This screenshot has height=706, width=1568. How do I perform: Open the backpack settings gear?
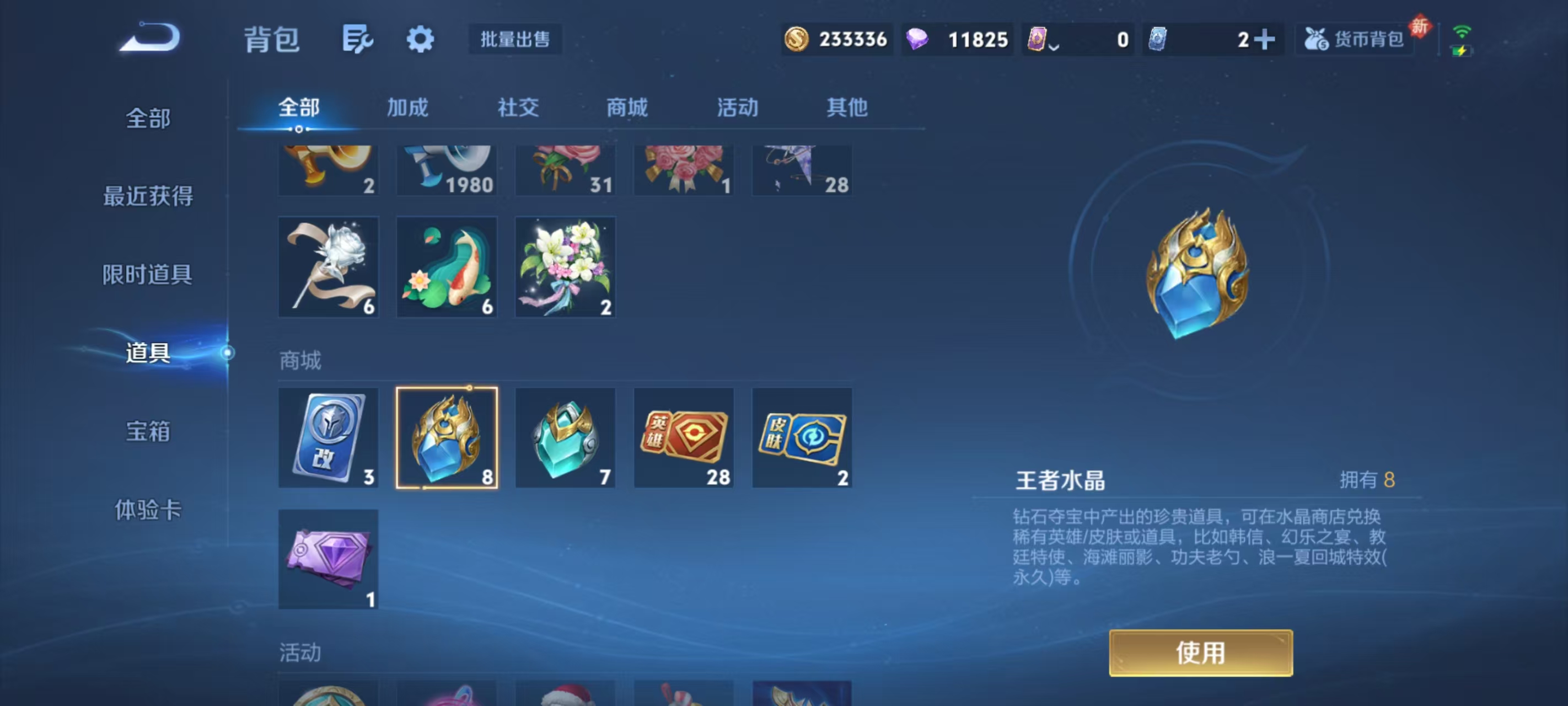(x=421, y=39)
